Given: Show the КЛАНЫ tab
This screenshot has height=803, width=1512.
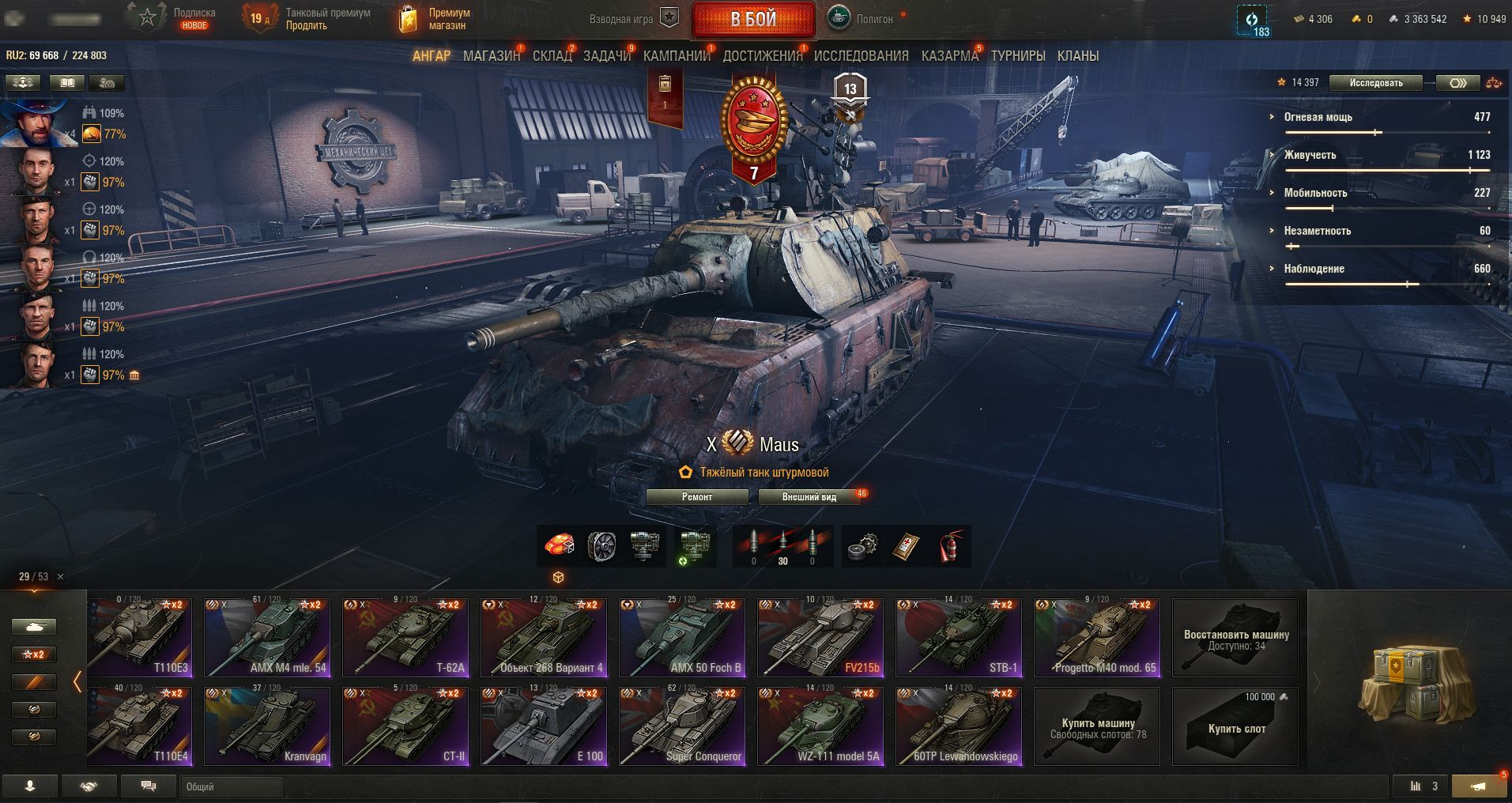Looking at the screenshot, I should point(1077,56).
